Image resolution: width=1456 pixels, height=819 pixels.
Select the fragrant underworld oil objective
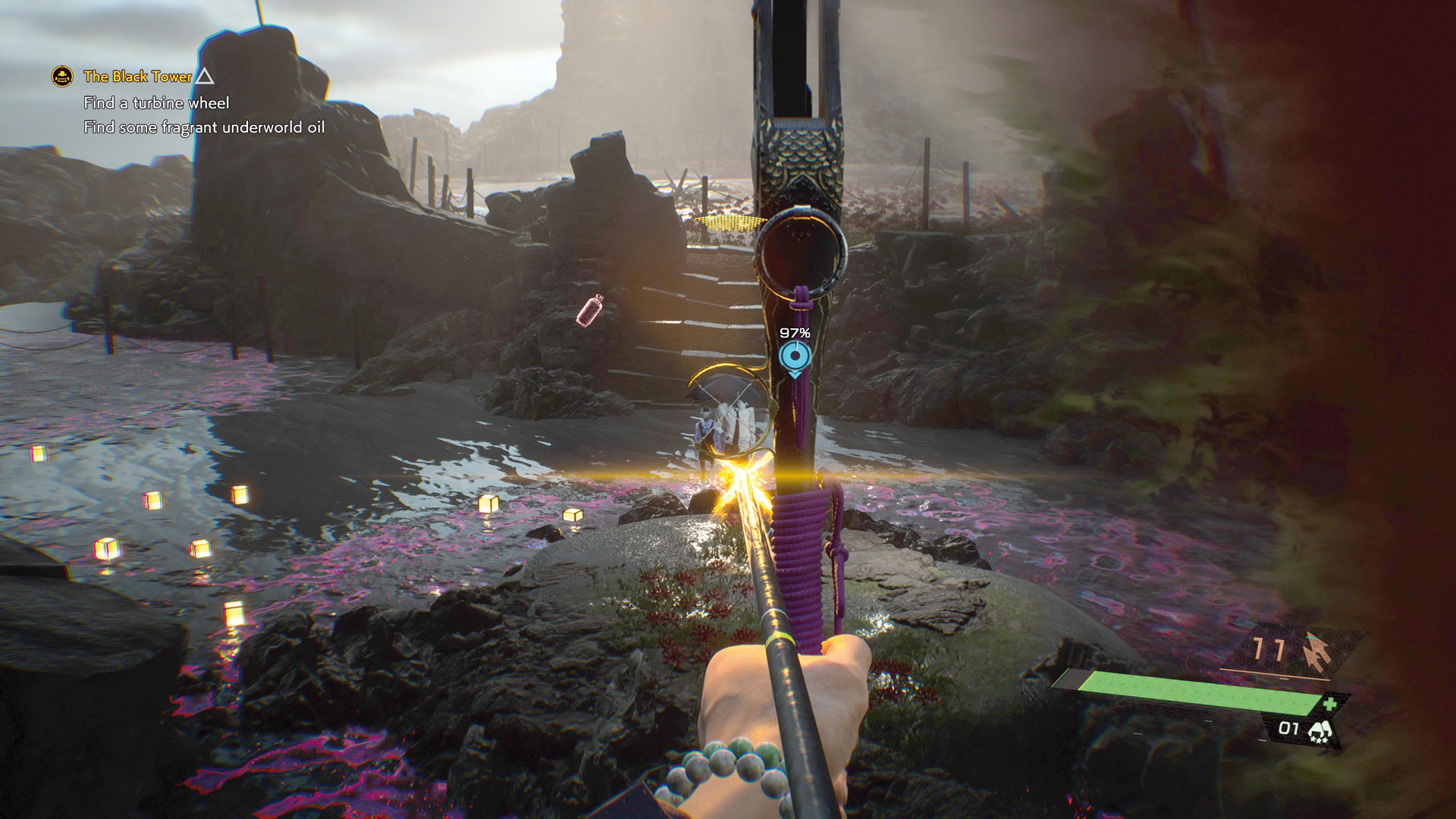click(x=204, y=127)
